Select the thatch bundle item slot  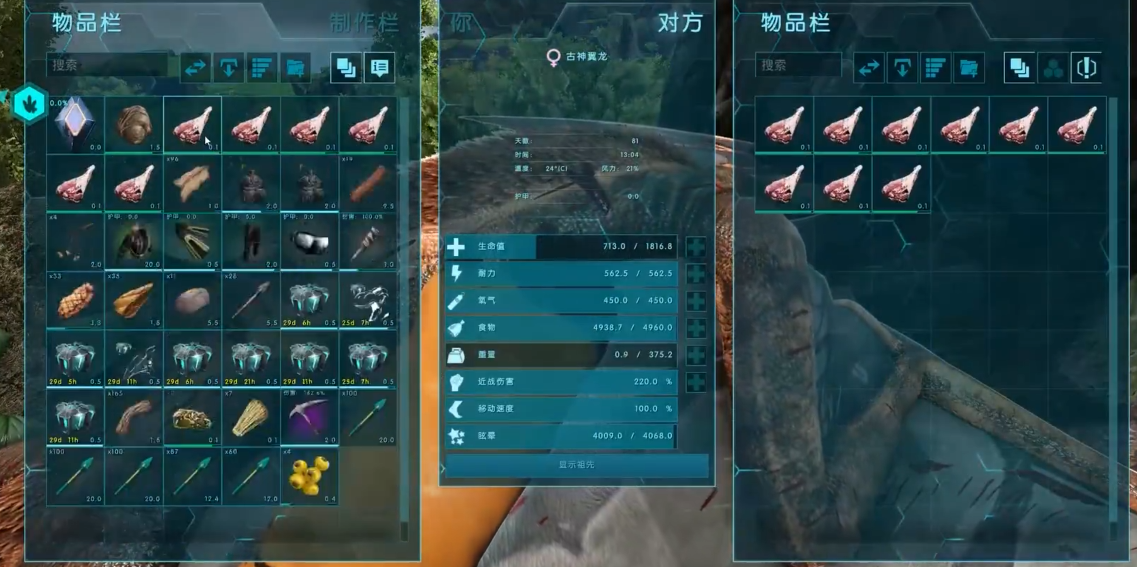[x=251, y=418]
